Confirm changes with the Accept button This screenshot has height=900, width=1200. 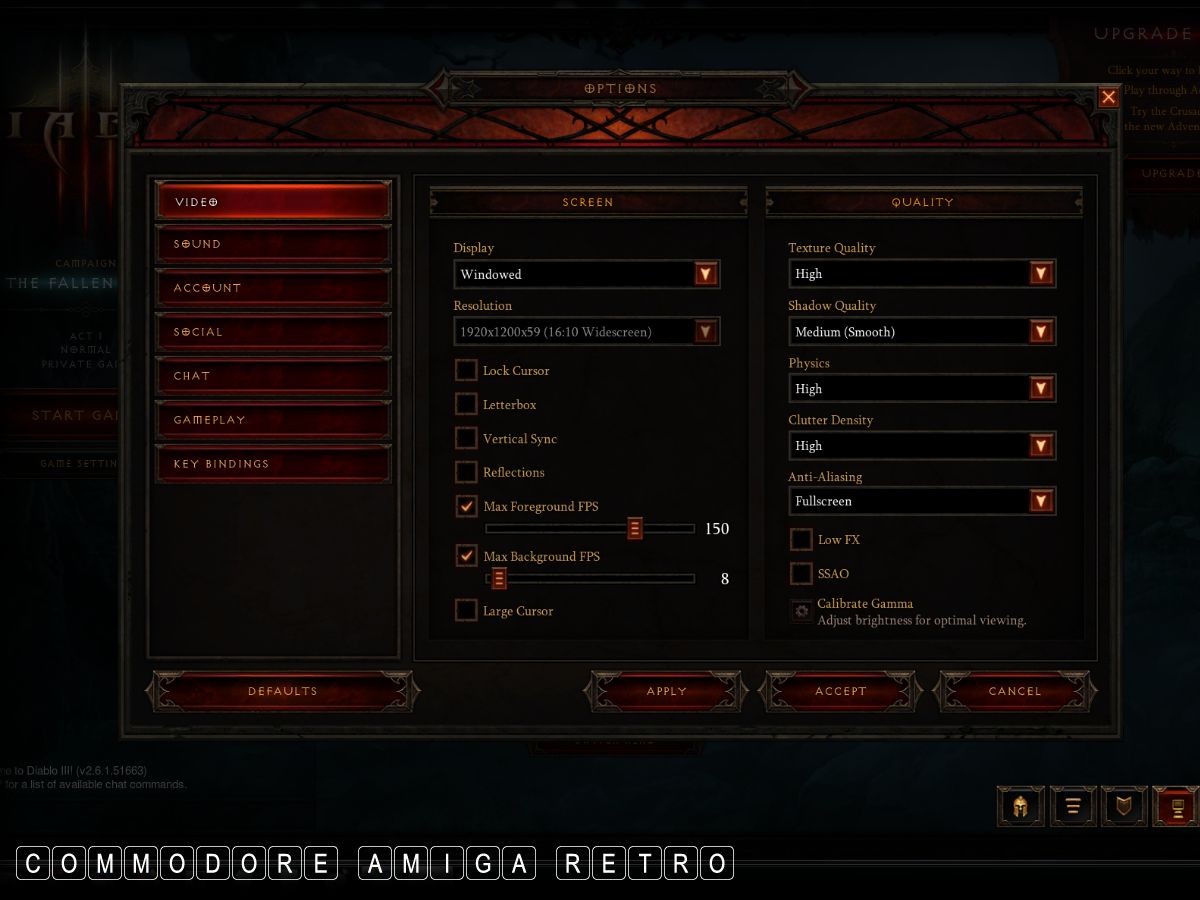point(840,691)
